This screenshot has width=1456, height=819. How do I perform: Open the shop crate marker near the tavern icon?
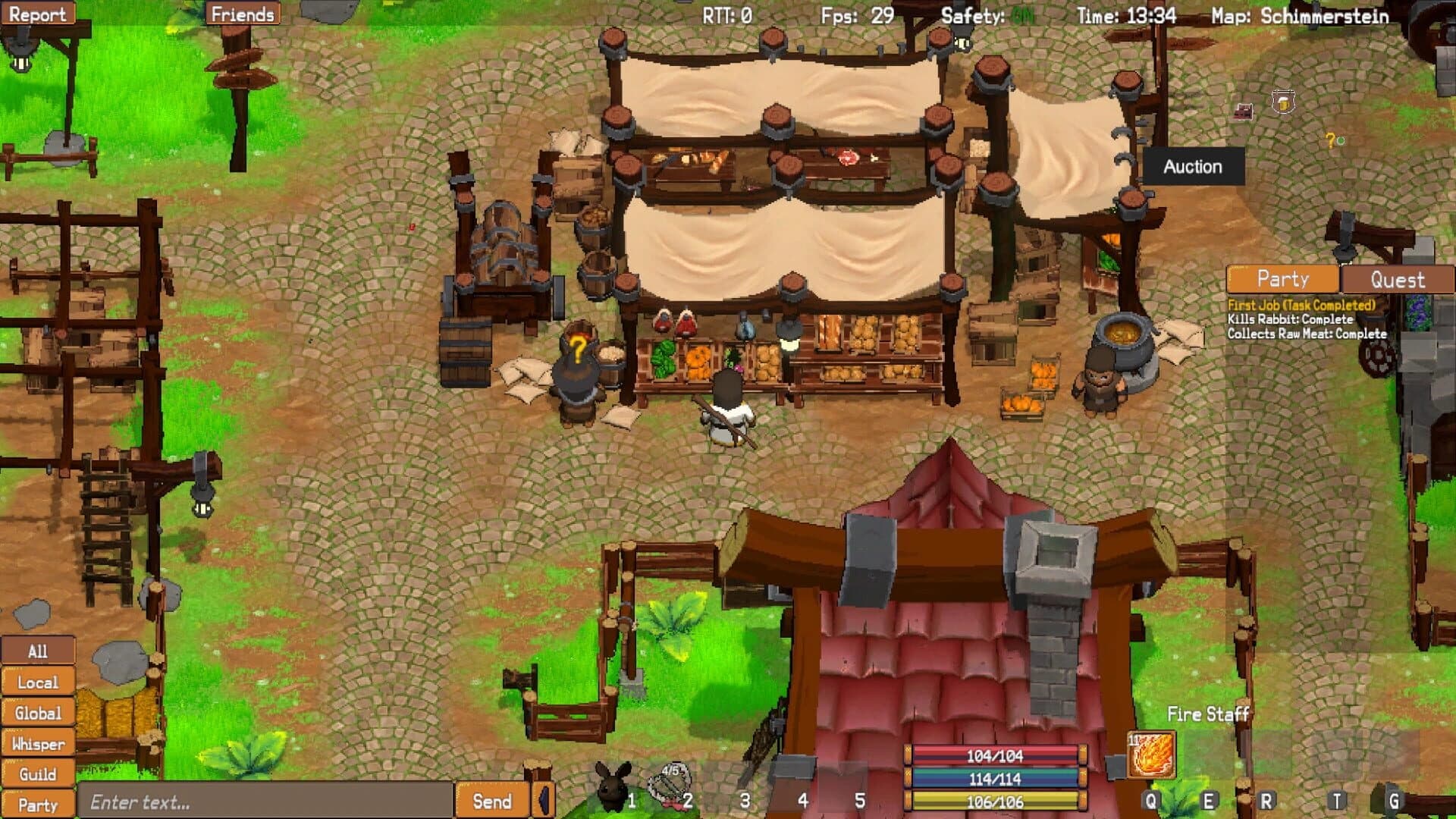[x=1242, y=111]
